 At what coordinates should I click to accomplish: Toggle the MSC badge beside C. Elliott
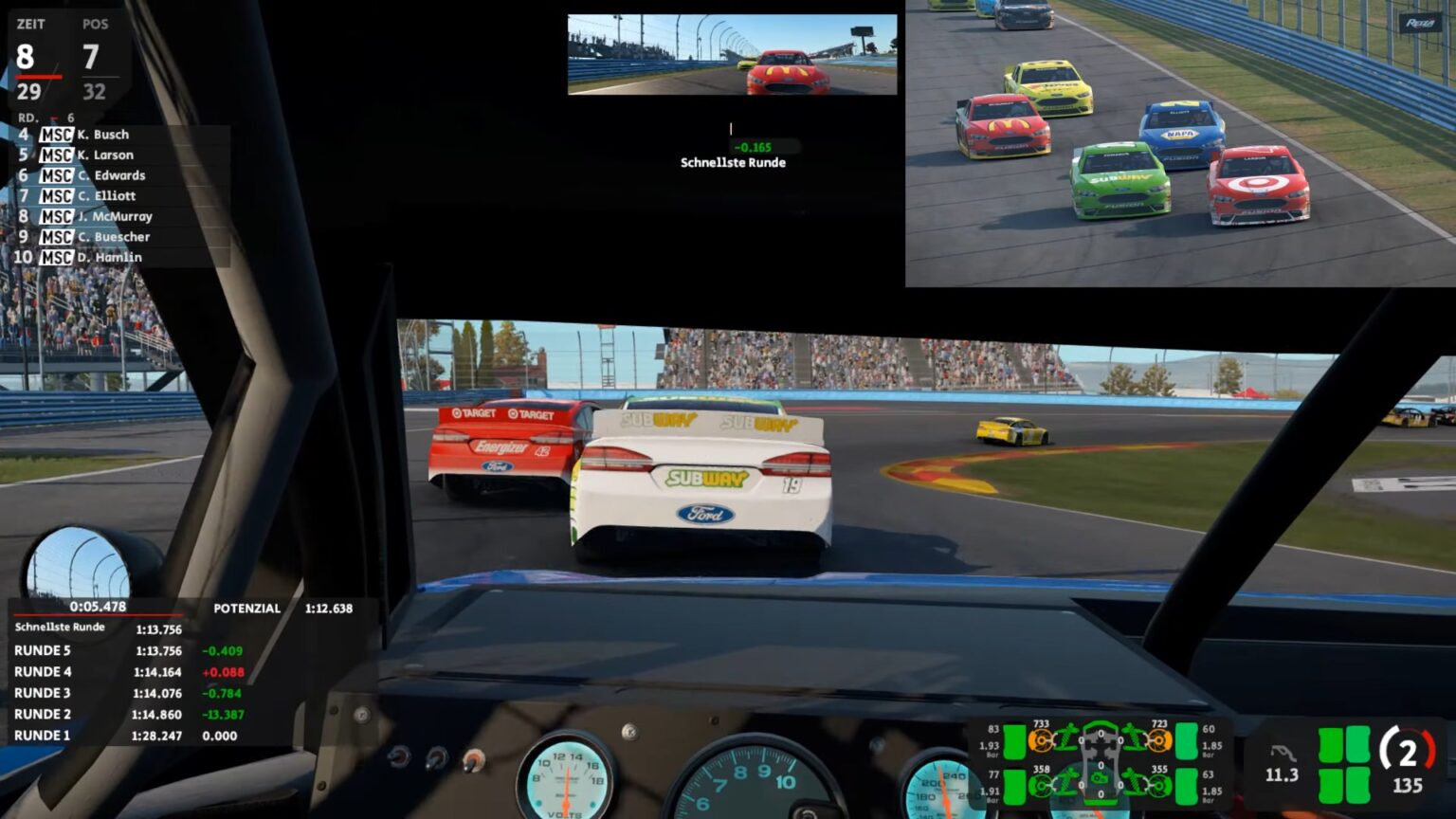(57, 195)
